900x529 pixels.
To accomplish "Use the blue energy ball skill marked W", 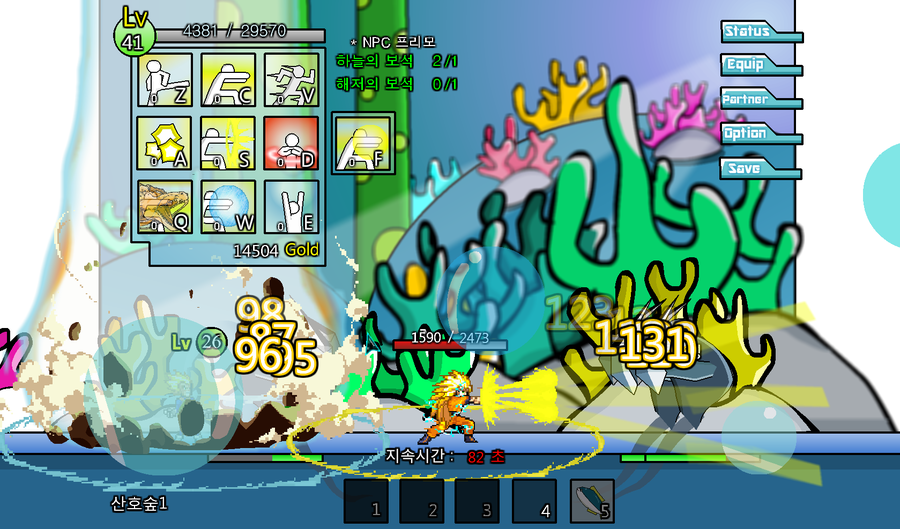I will point(228,207).
